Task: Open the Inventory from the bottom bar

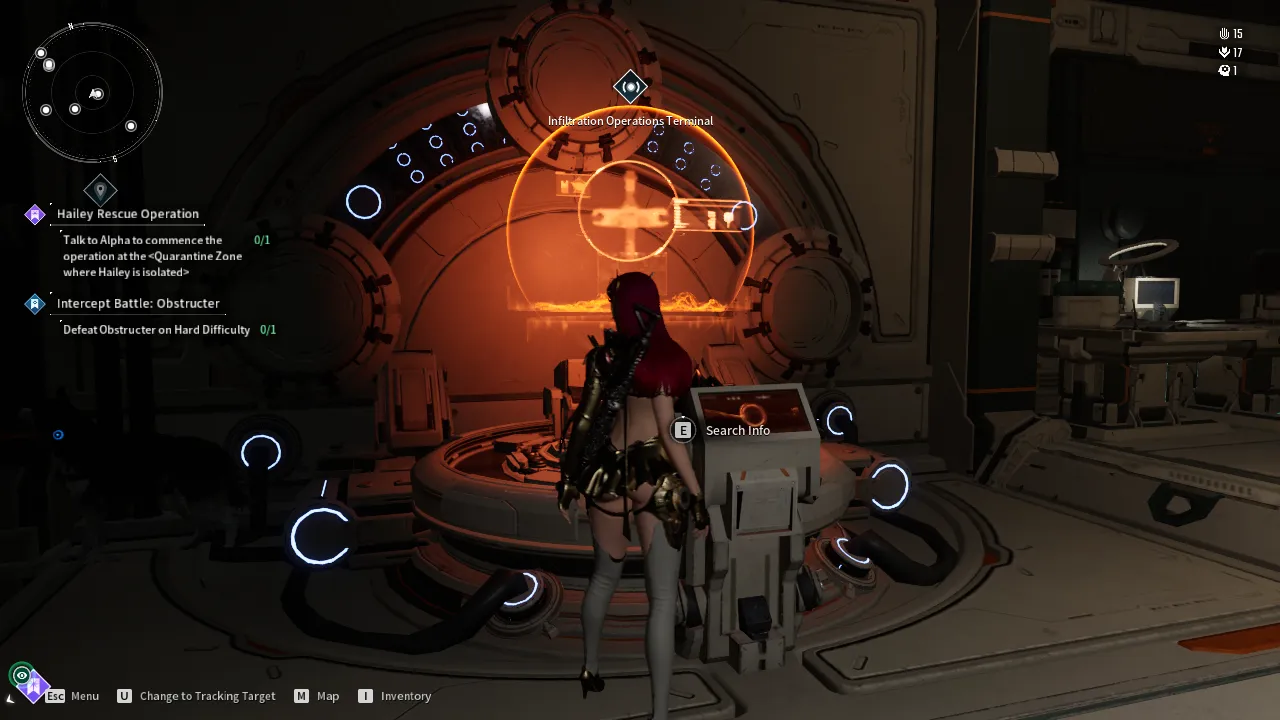Action: pos(394,696)
